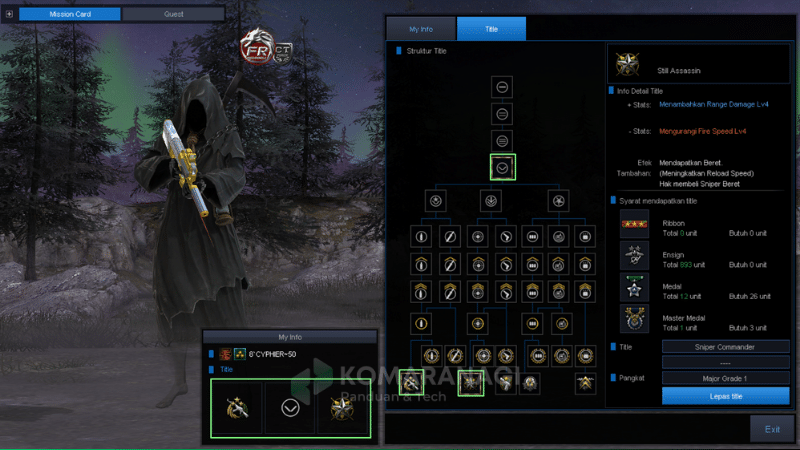Choose the single-bar circle node atop the tree
This screenshot has width=800, height=450.
pos(504,86)
